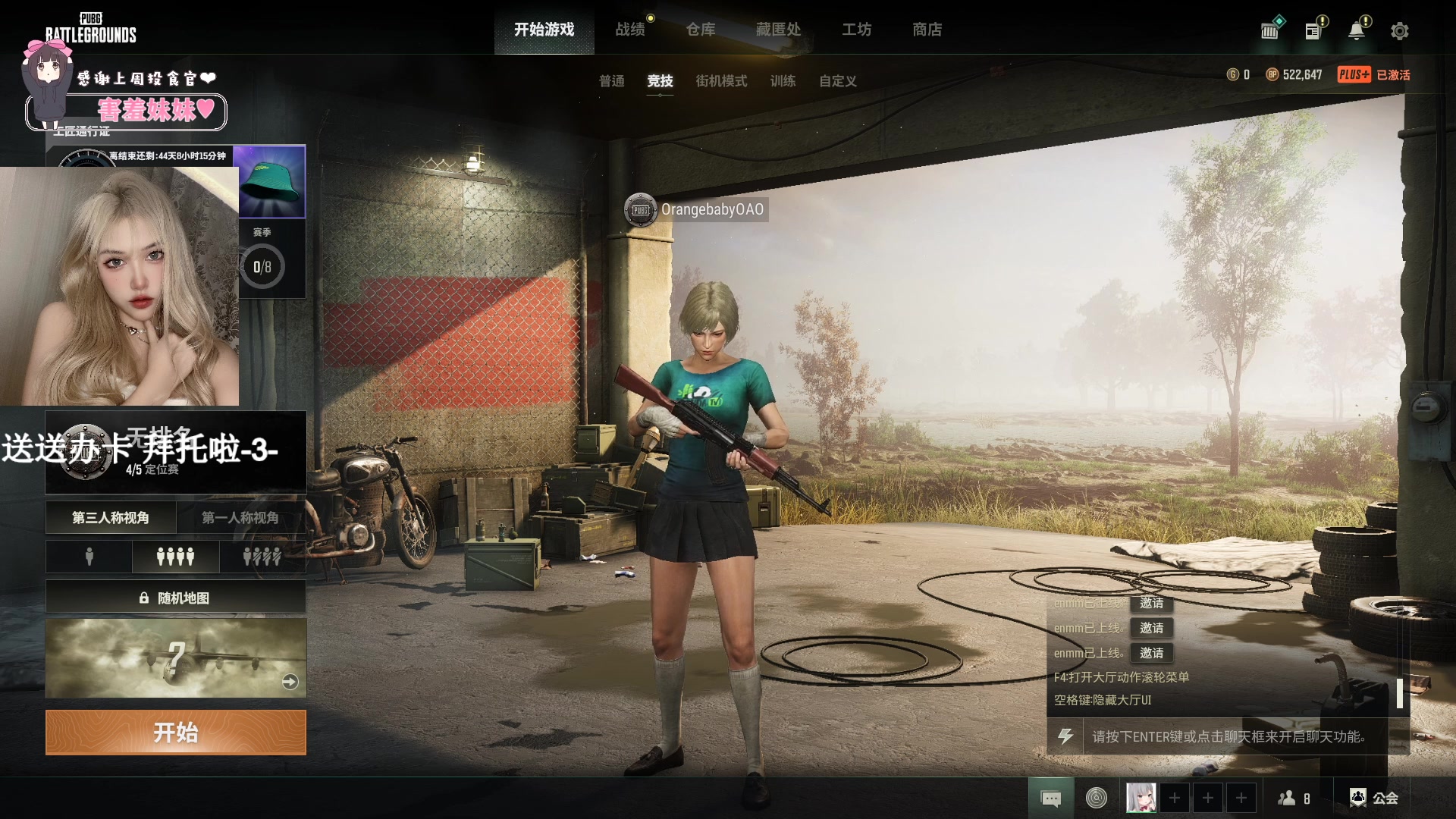Check the notification bell icon
The width and height of the screenshot is (1456, 819).
coord(1356,31)
